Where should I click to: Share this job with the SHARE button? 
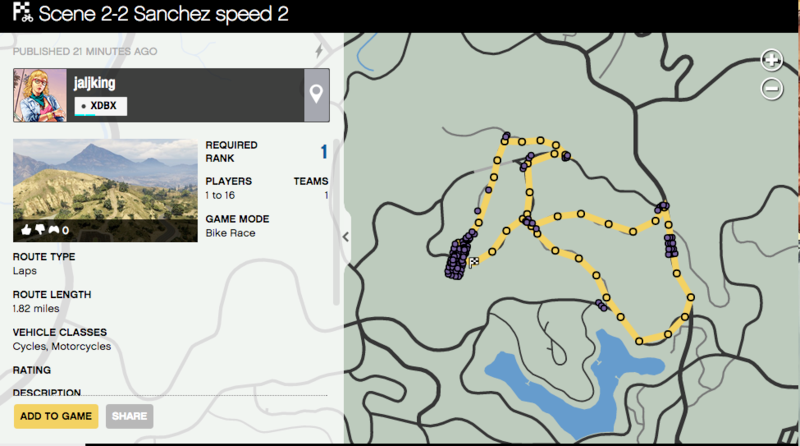pyautogui.click(x=129, y=416)
